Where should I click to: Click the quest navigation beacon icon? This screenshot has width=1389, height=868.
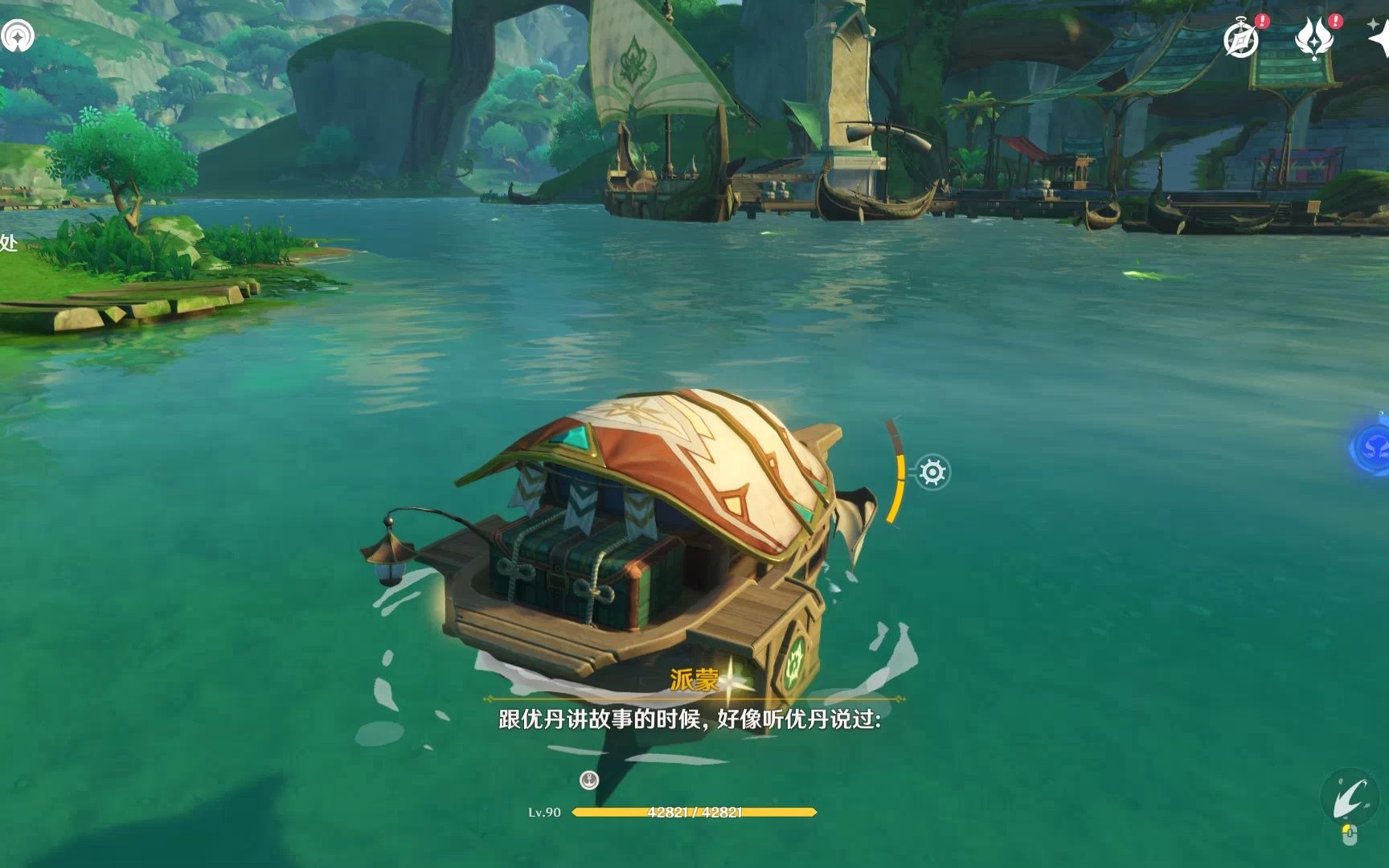click(17, 35)
